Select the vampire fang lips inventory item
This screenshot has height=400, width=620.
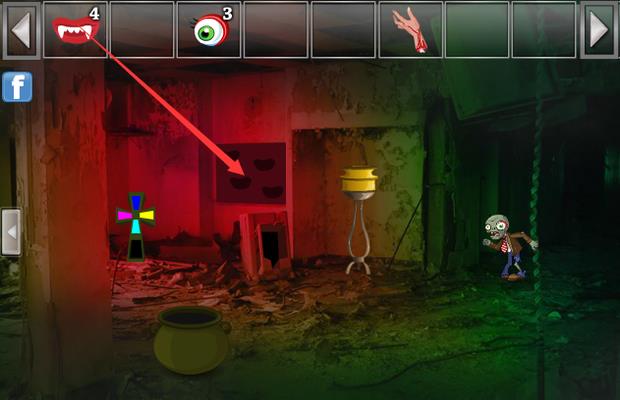pyautogui.click(x=74, y=29)
